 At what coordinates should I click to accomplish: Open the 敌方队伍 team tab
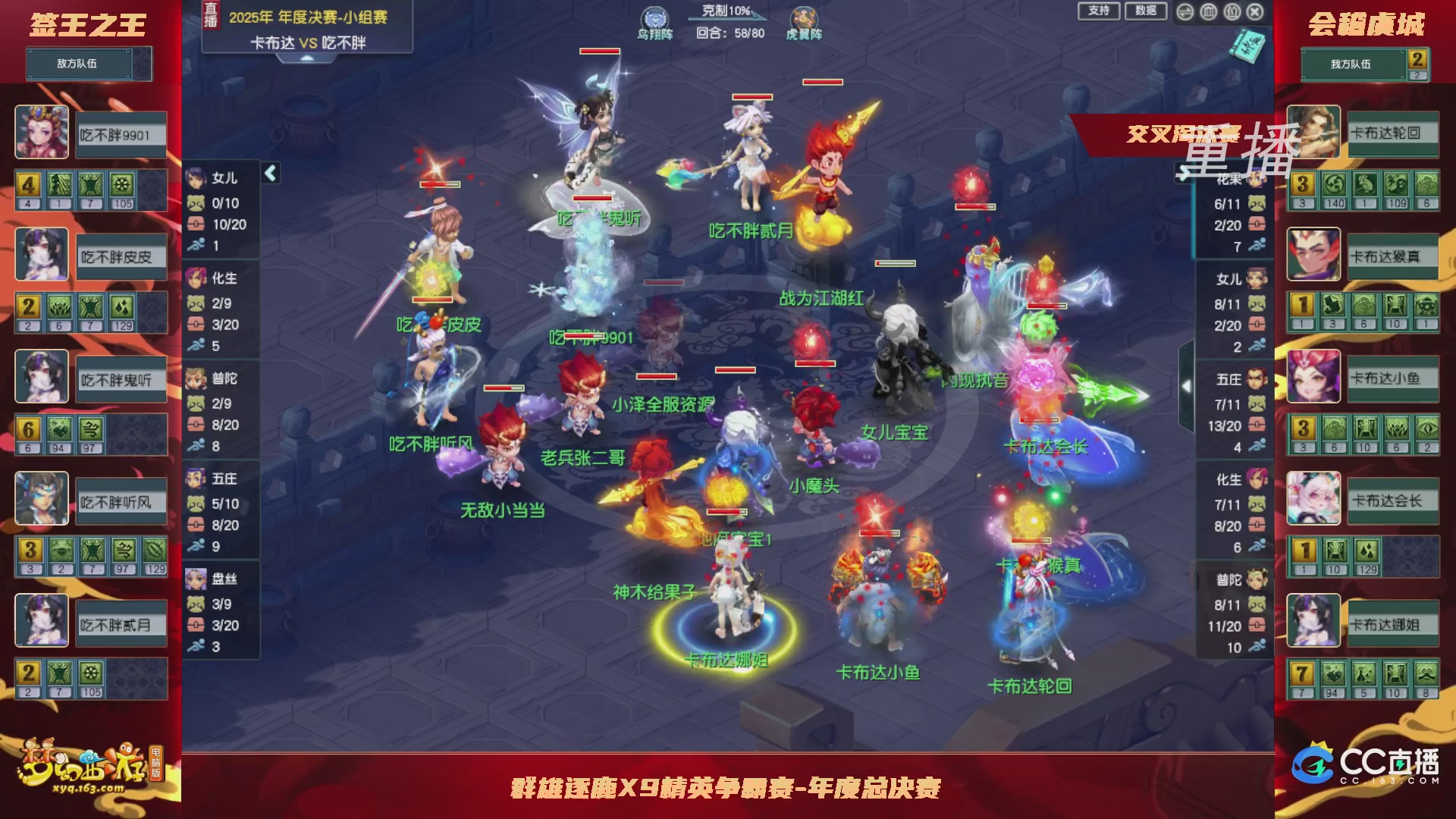[x=87, y=64]
